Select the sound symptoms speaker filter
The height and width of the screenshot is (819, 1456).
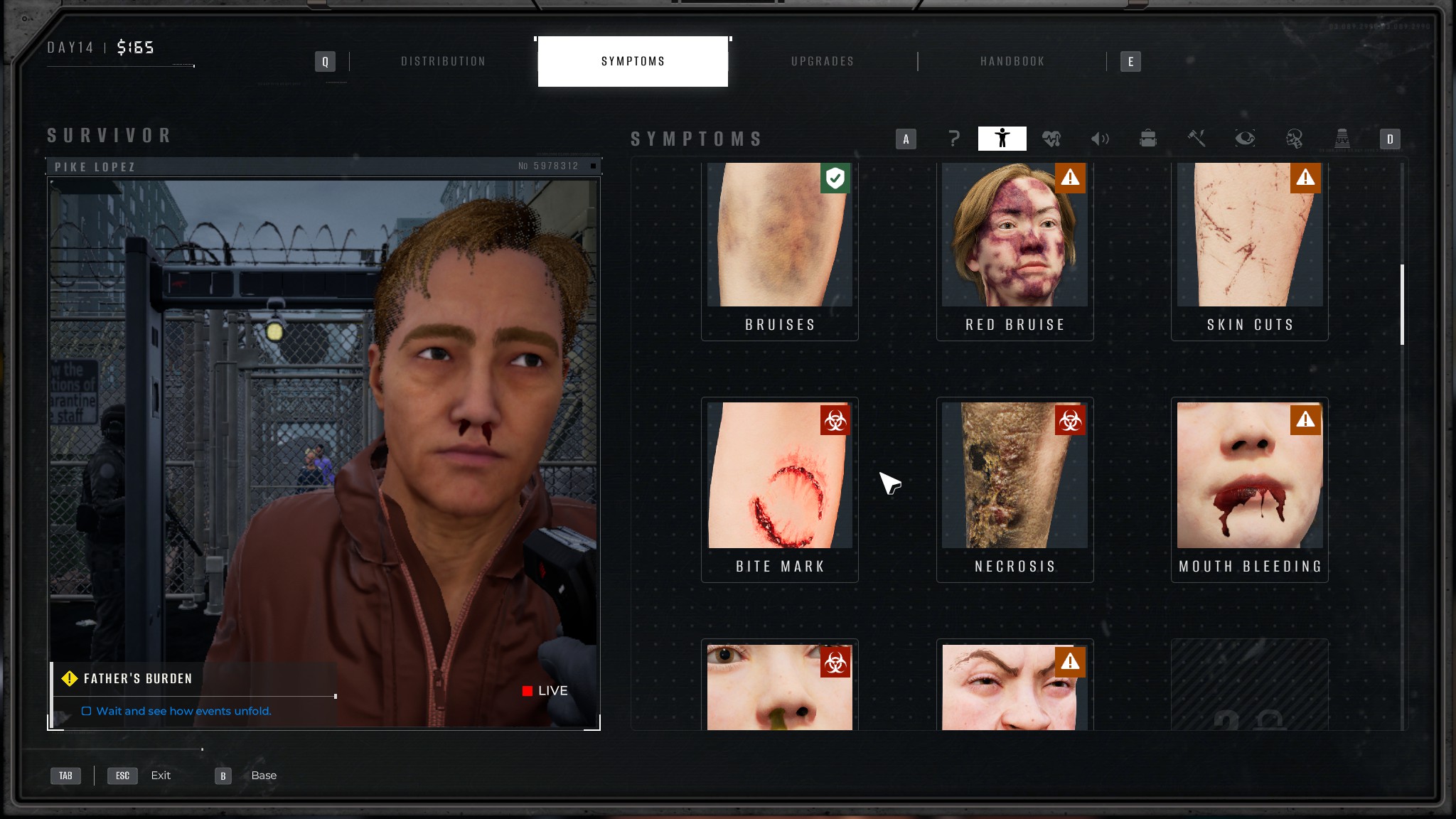(1099, 139)
